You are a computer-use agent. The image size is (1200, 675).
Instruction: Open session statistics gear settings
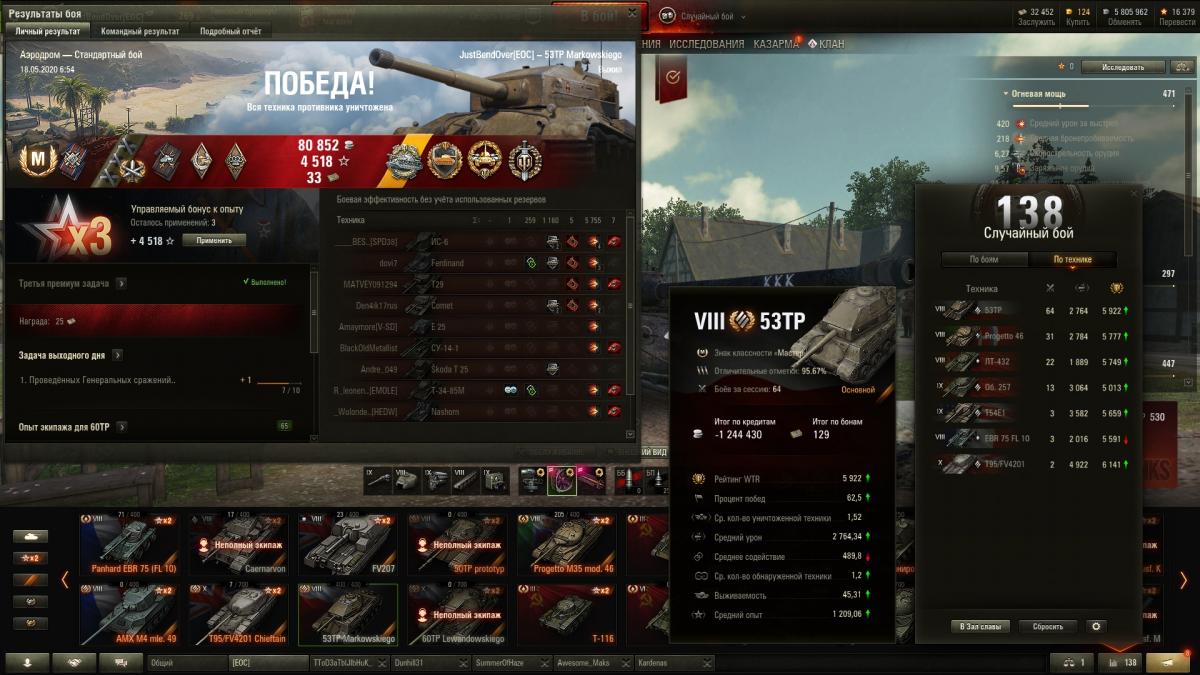coord(1096,626)
